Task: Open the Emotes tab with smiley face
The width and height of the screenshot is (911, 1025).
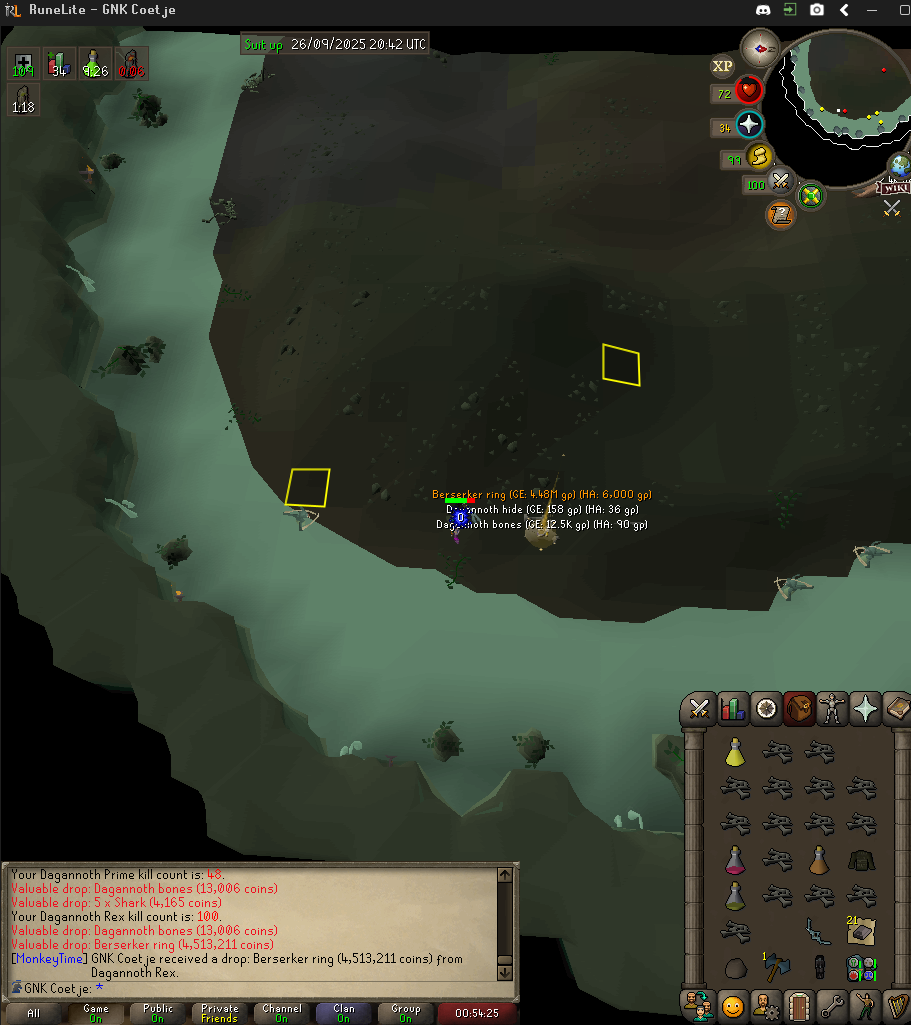Action: coord(733,1005)
